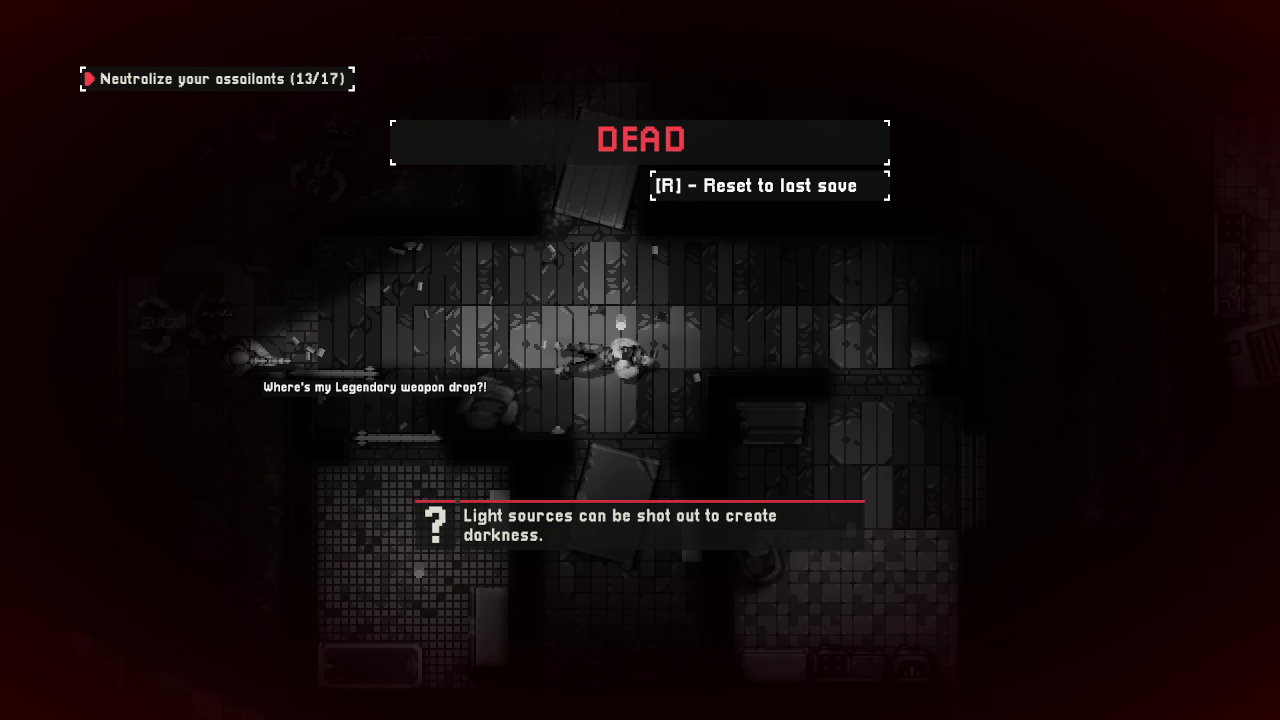Click the red progress bar above the hint box
1280x720 pixels.
(640, 500)
